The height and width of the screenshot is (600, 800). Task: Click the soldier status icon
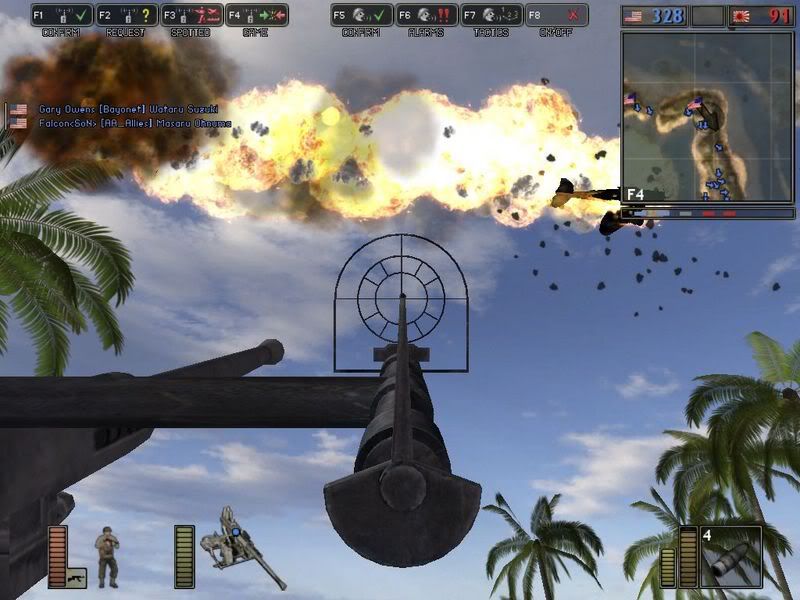(x=106, y=556)
